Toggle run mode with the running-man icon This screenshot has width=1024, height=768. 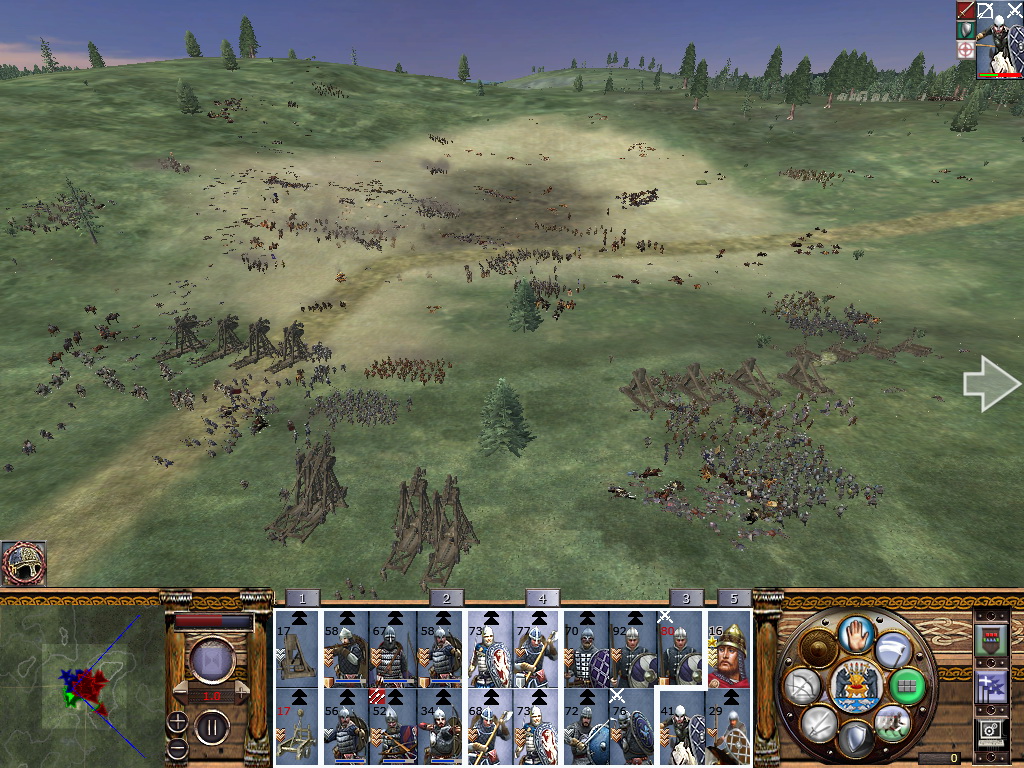892,722
